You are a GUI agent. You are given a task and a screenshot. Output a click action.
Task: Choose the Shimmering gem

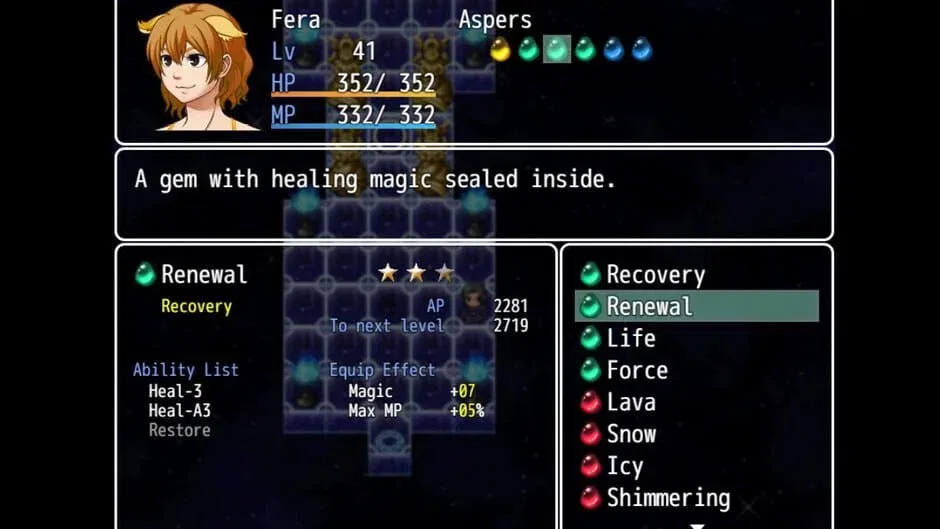click(x=667, y=498)
